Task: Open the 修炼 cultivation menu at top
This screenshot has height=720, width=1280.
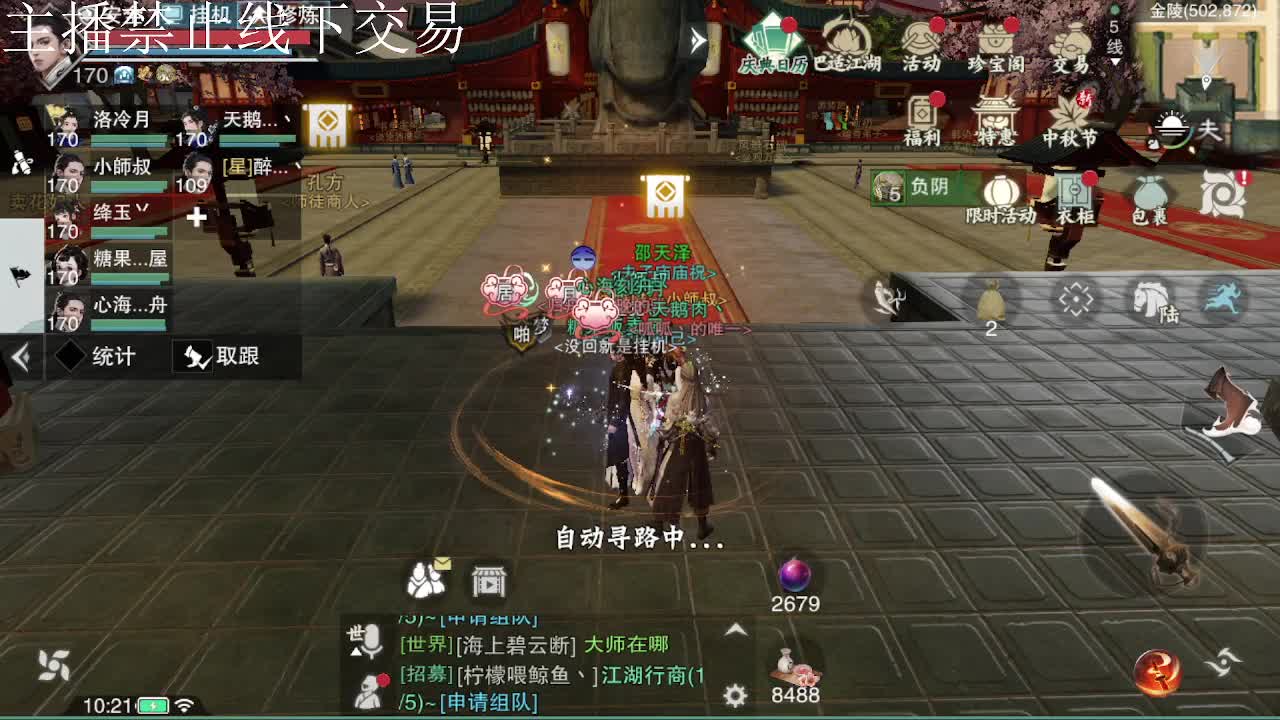Action: tap(297, 15)
